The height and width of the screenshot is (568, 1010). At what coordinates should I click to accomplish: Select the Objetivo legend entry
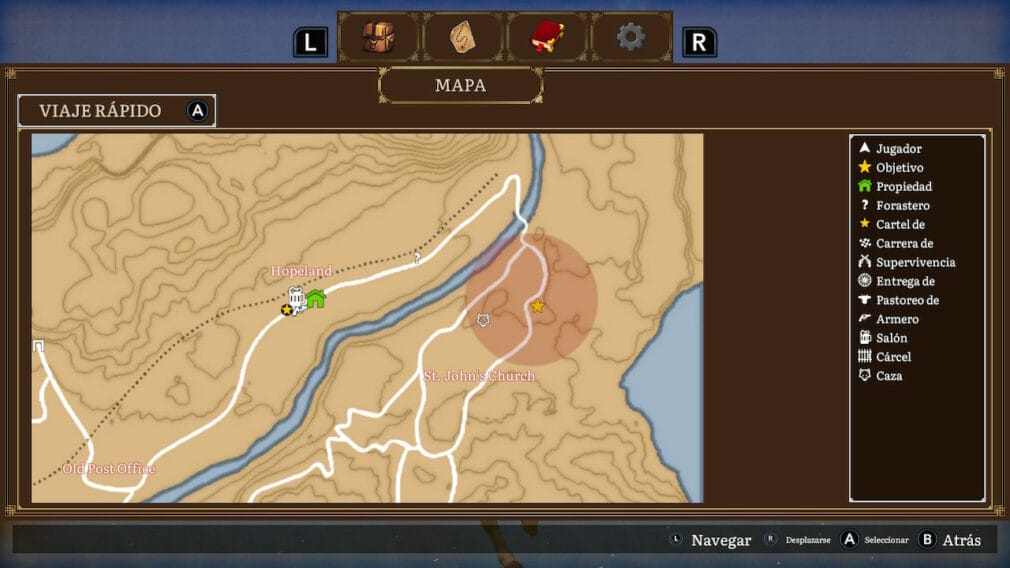click(x=899, y=168)
